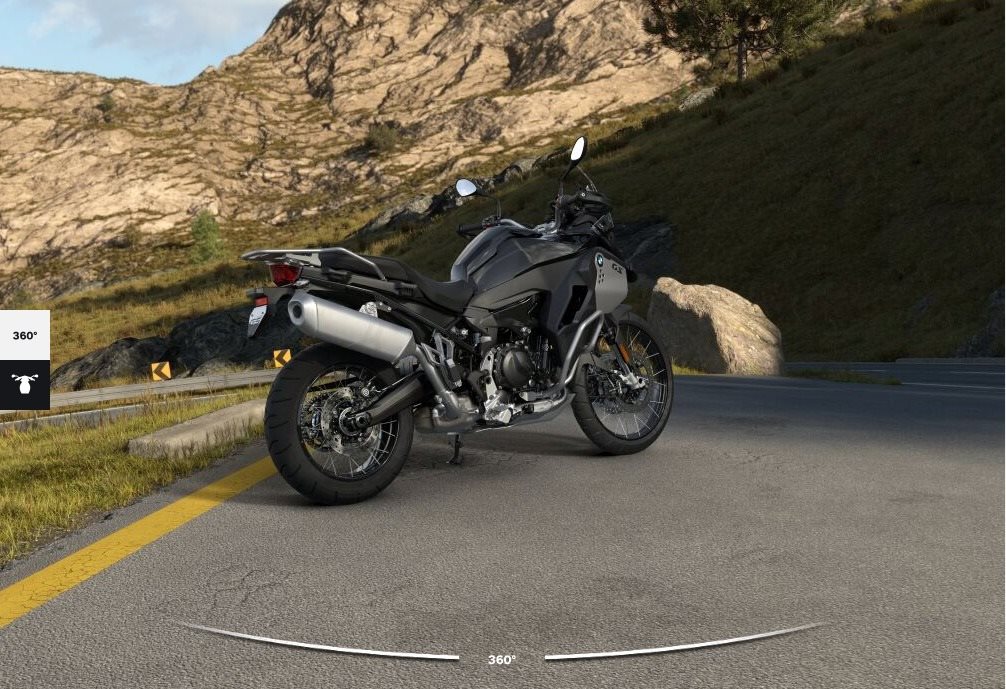
Task: Select the 360° view button
Action: pos(24,336)
